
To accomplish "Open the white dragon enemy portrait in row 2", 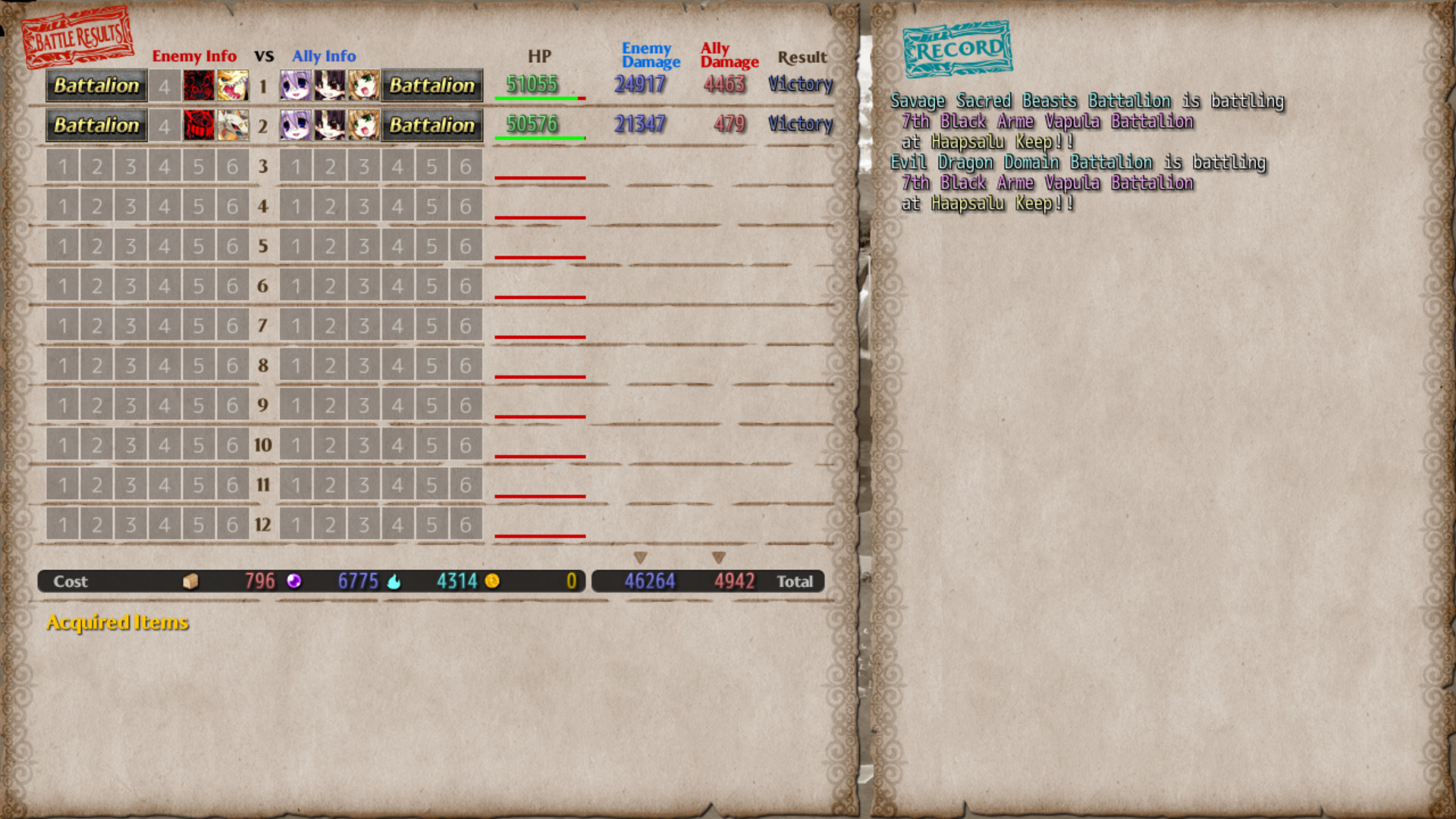I will coord(233,125).
